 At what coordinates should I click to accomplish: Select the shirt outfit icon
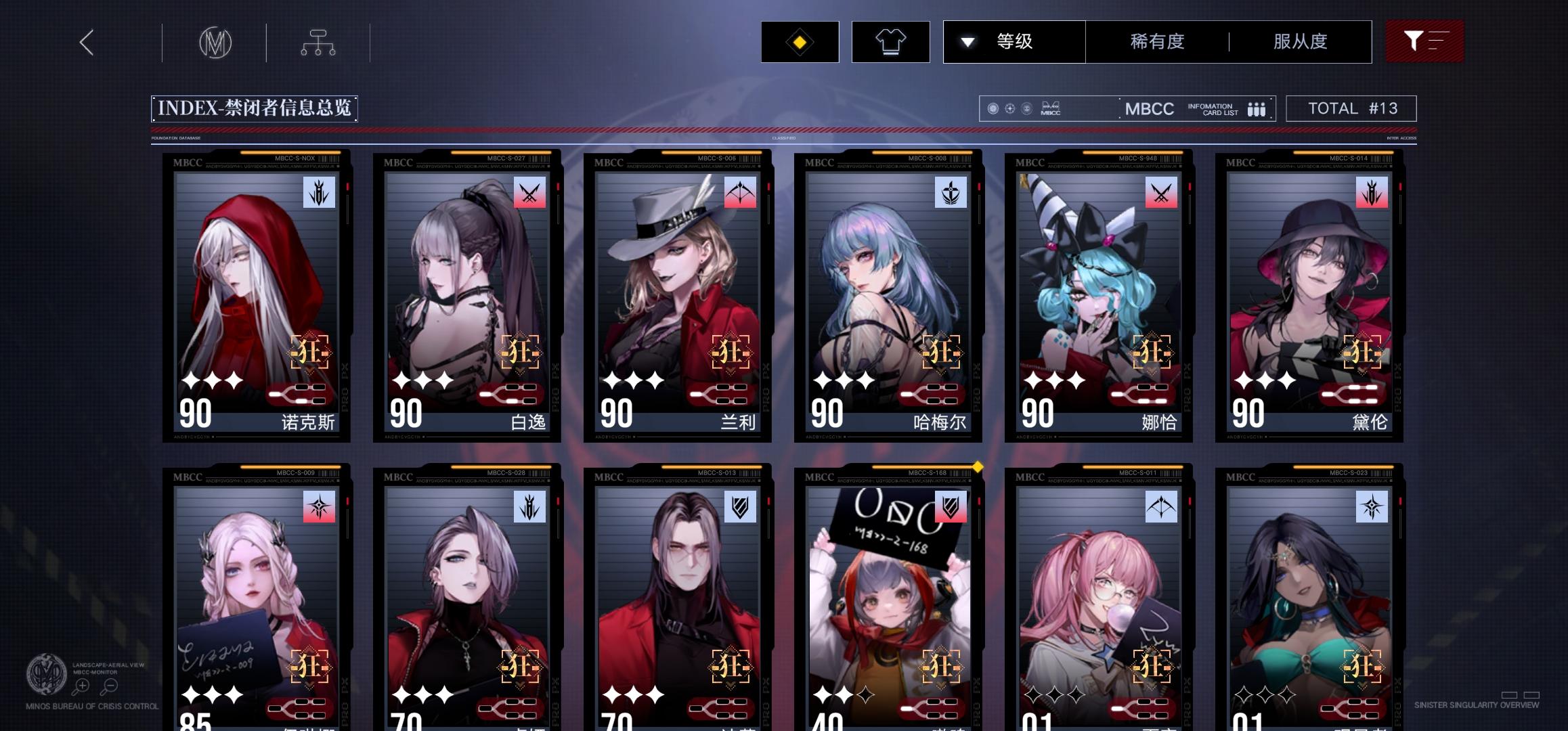point(890,41)
